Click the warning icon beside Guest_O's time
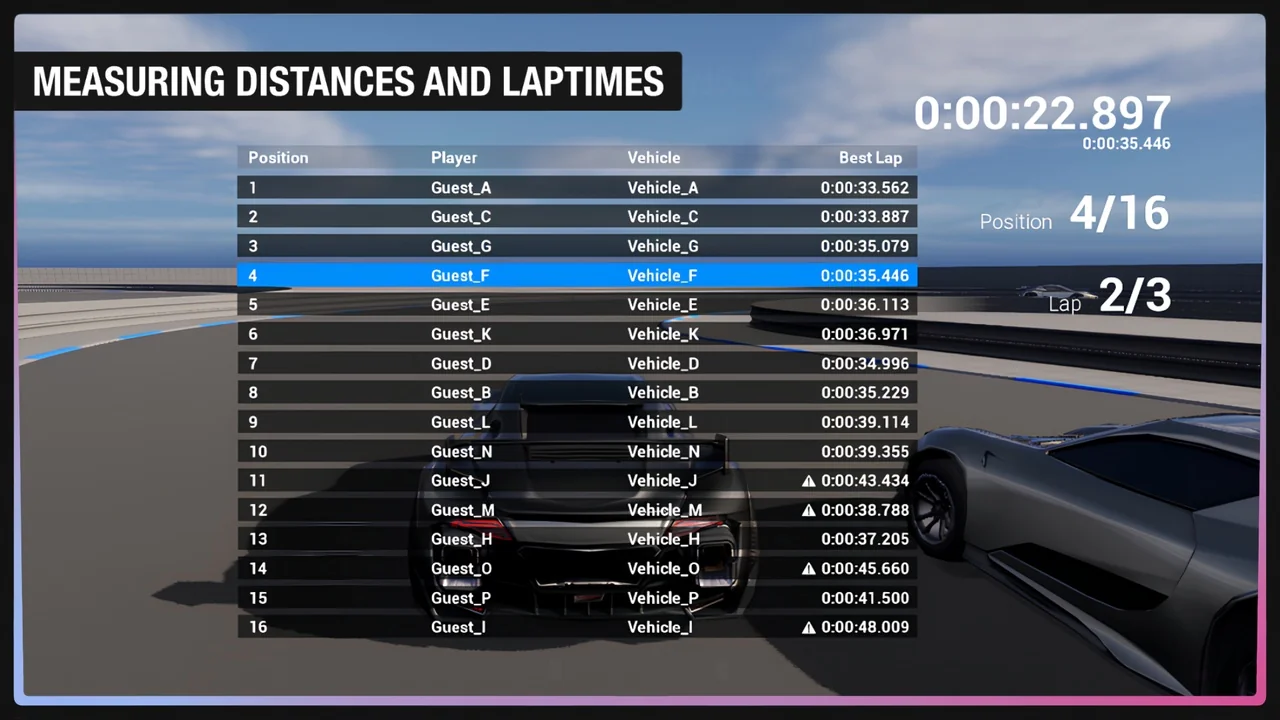The image size is (1280, 720). (x=809, y=569)
